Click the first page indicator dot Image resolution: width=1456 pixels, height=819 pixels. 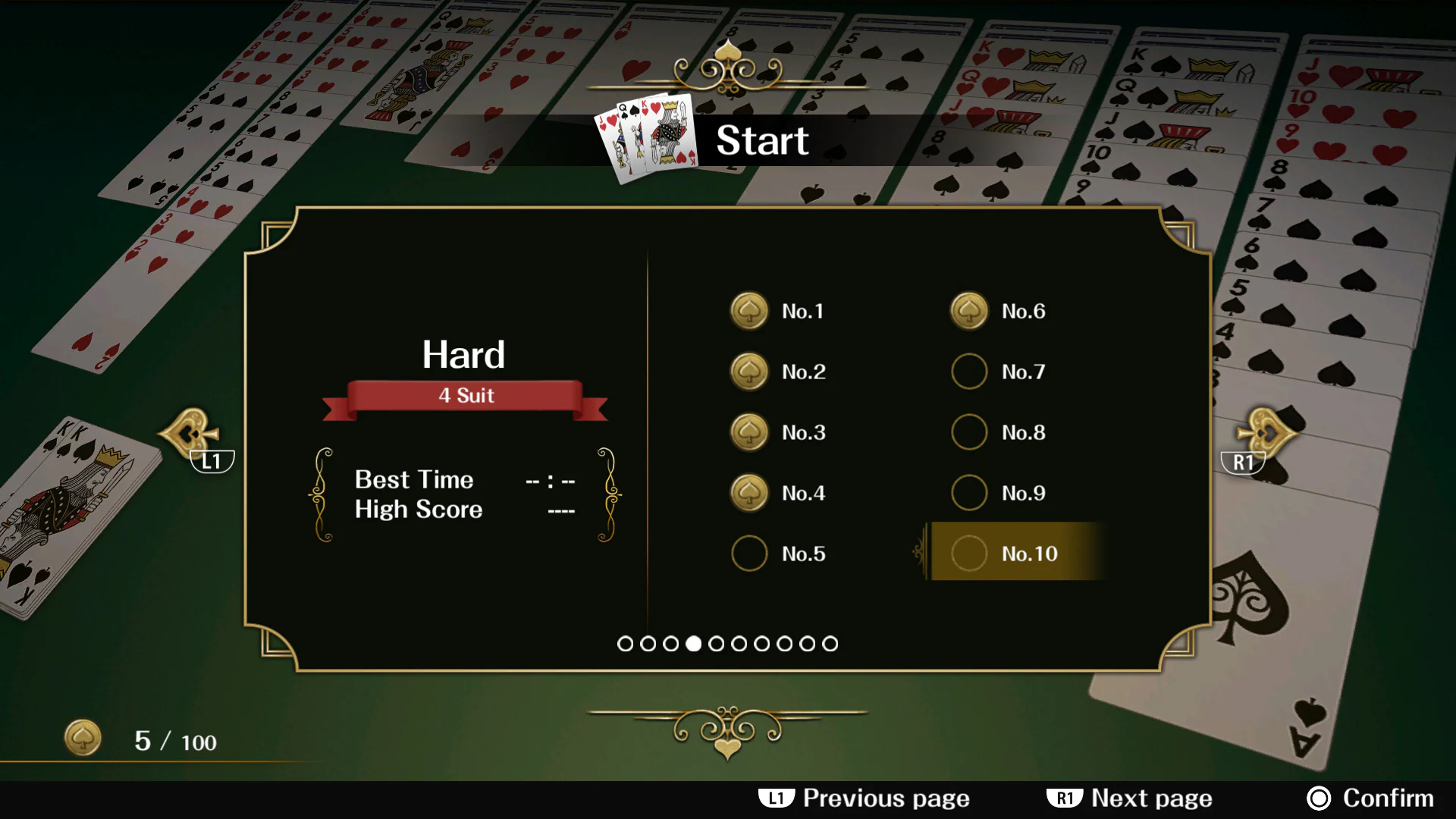[625, 643]
